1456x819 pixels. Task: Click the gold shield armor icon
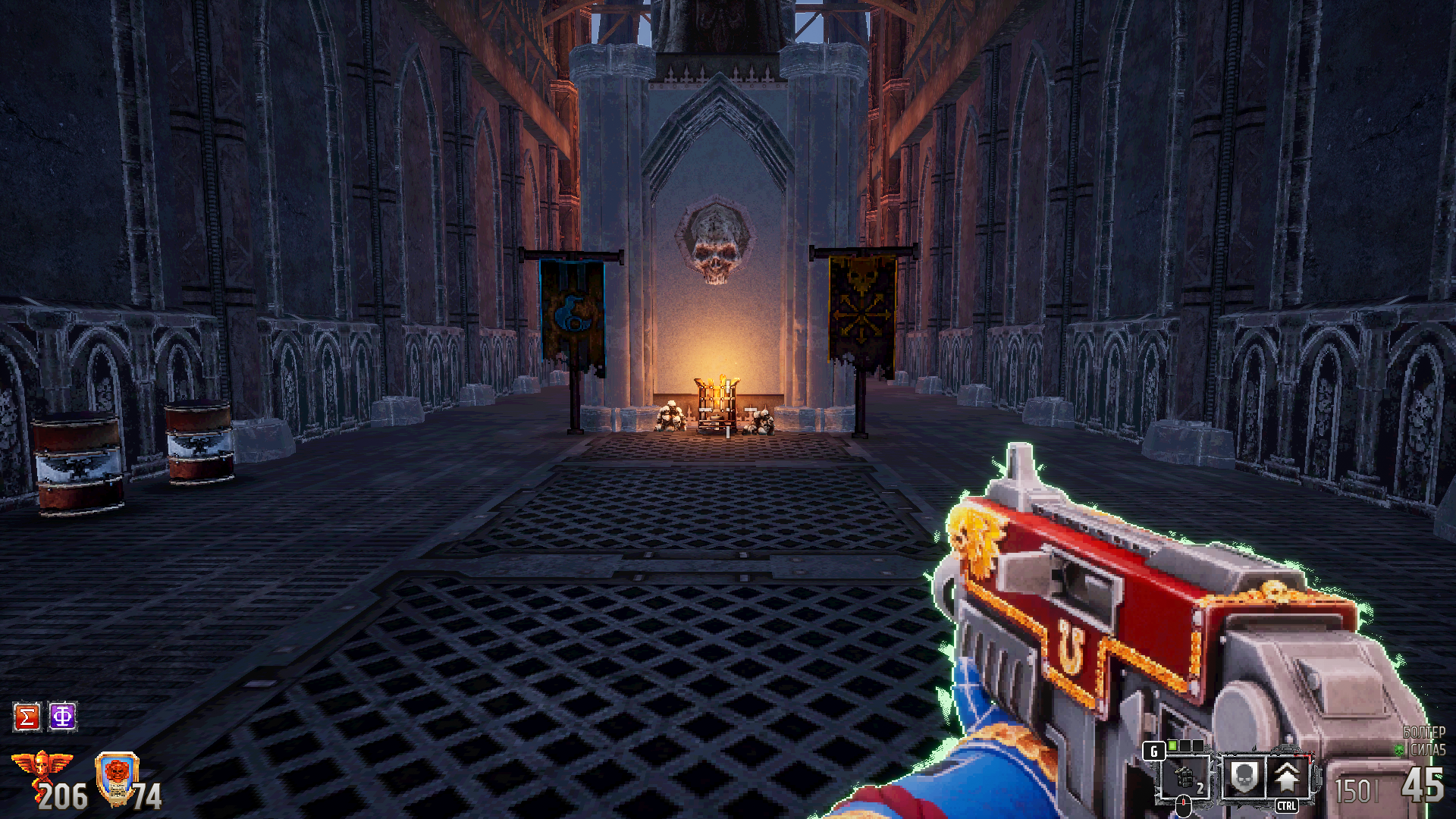117,777
